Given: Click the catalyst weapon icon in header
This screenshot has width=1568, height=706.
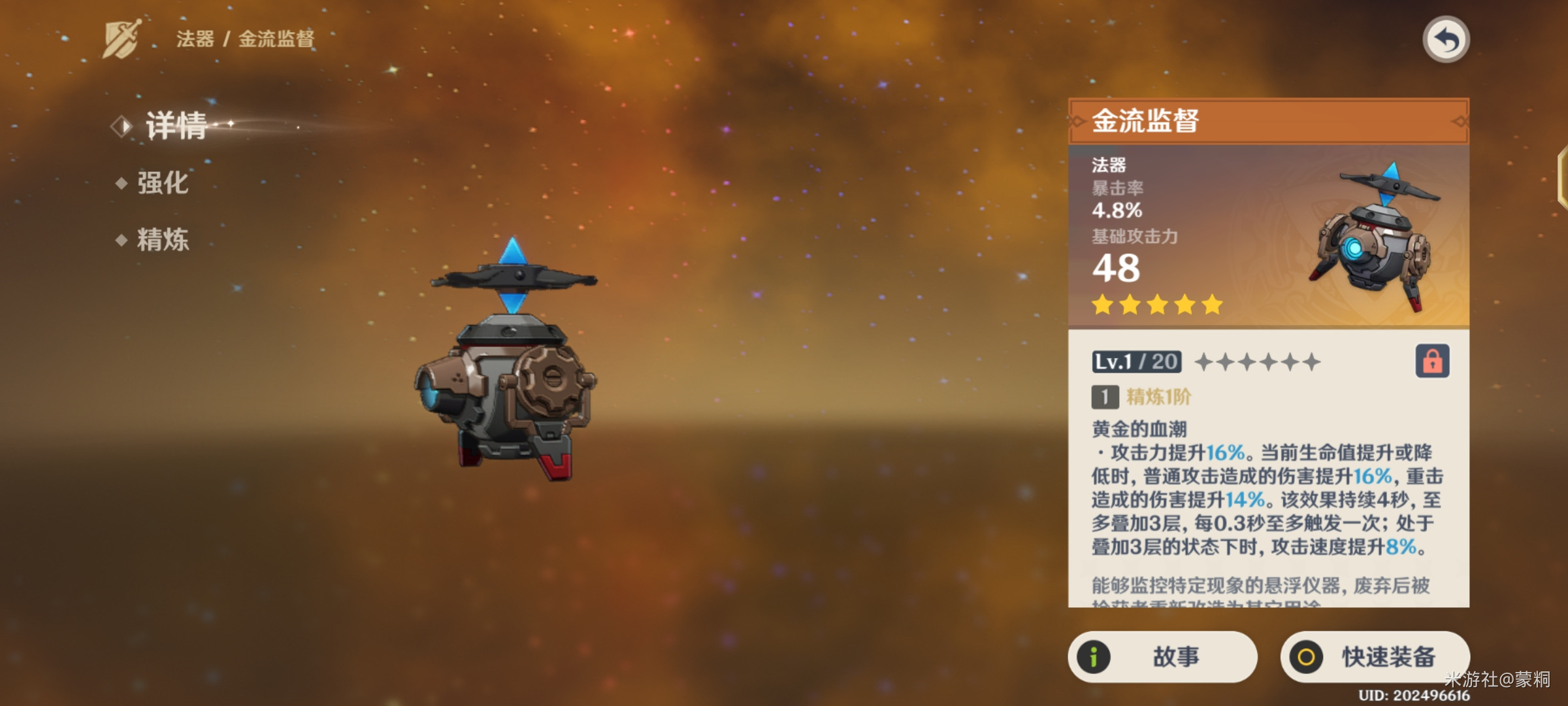Looking at the screenshot, I should click(122, 39).
